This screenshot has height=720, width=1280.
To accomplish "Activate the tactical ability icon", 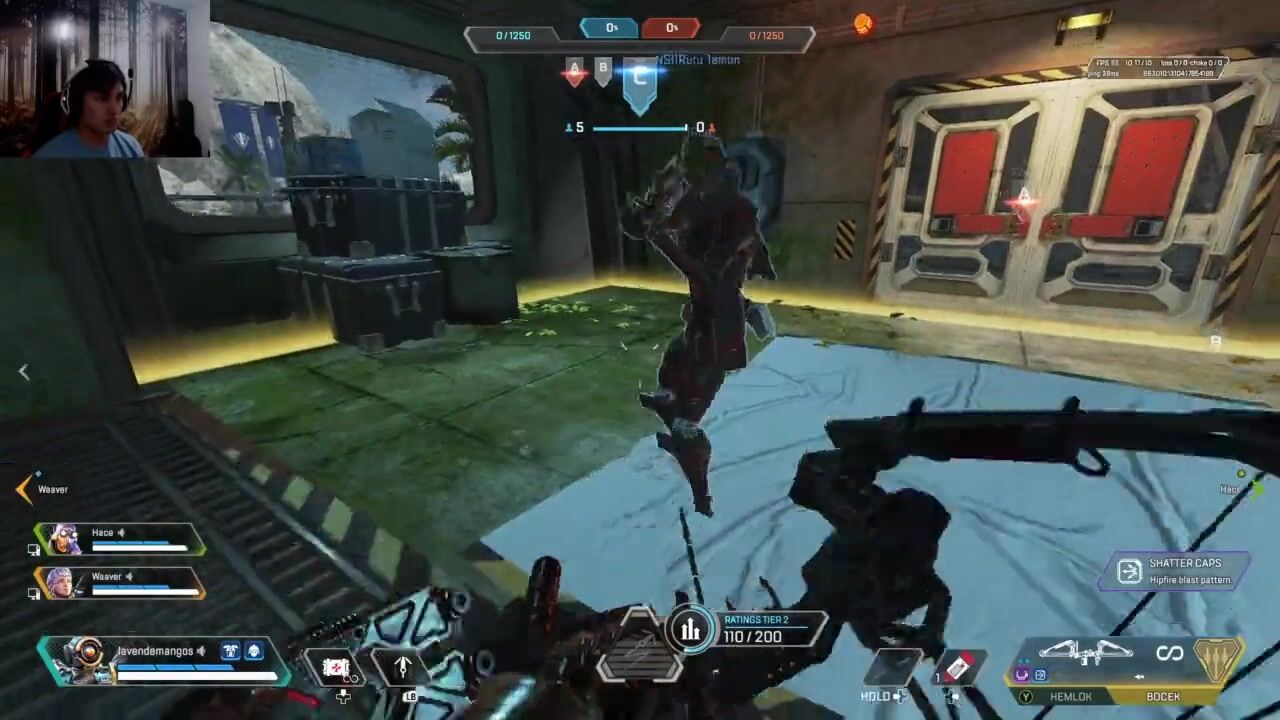I will pos(403,666).
